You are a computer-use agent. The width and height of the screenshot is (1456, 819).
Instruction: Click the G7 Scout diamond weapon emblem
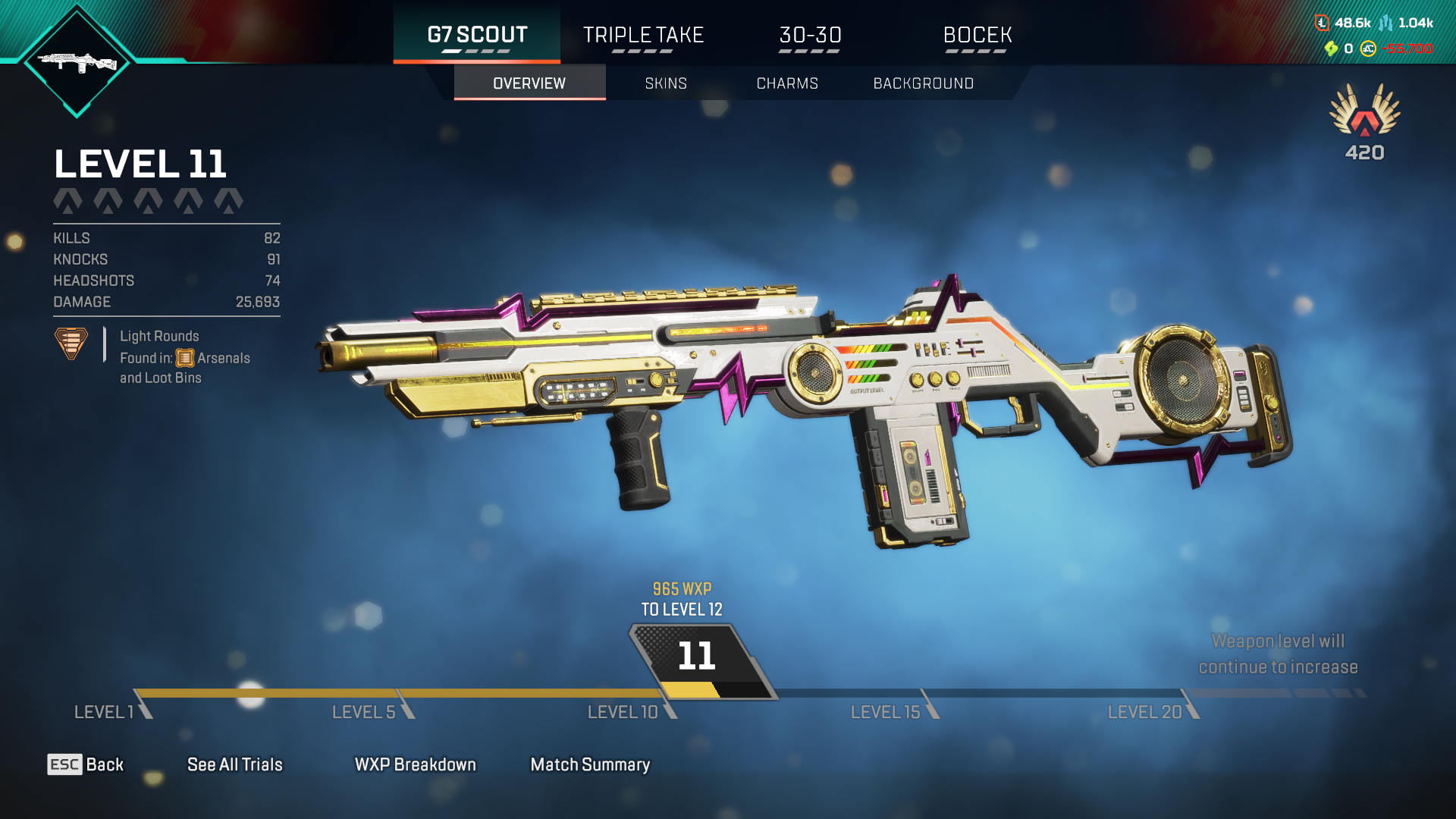(77, 62)
